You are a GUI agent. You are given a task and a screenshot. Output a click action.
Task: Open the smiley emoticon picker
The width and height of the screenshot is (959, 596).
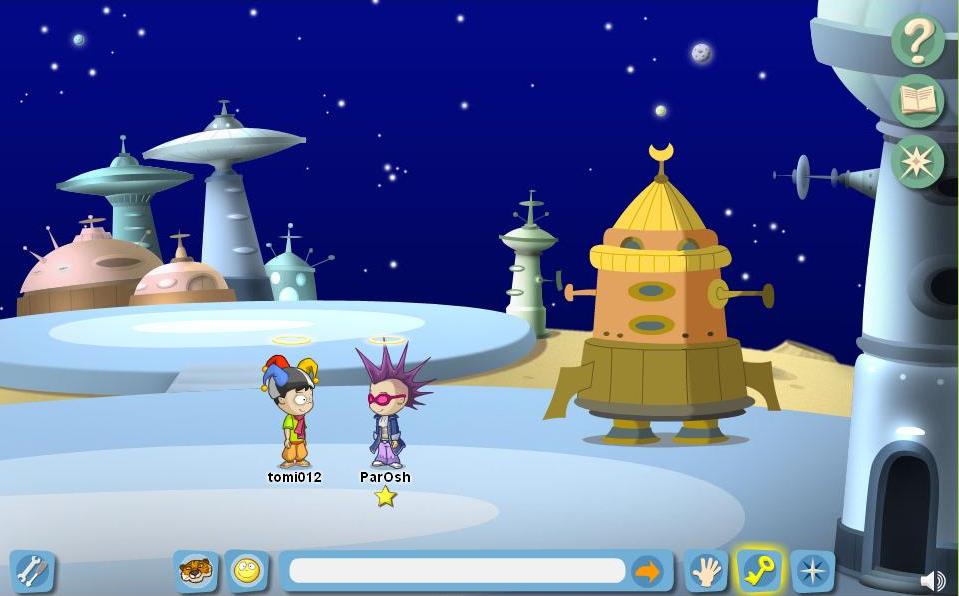246,571
